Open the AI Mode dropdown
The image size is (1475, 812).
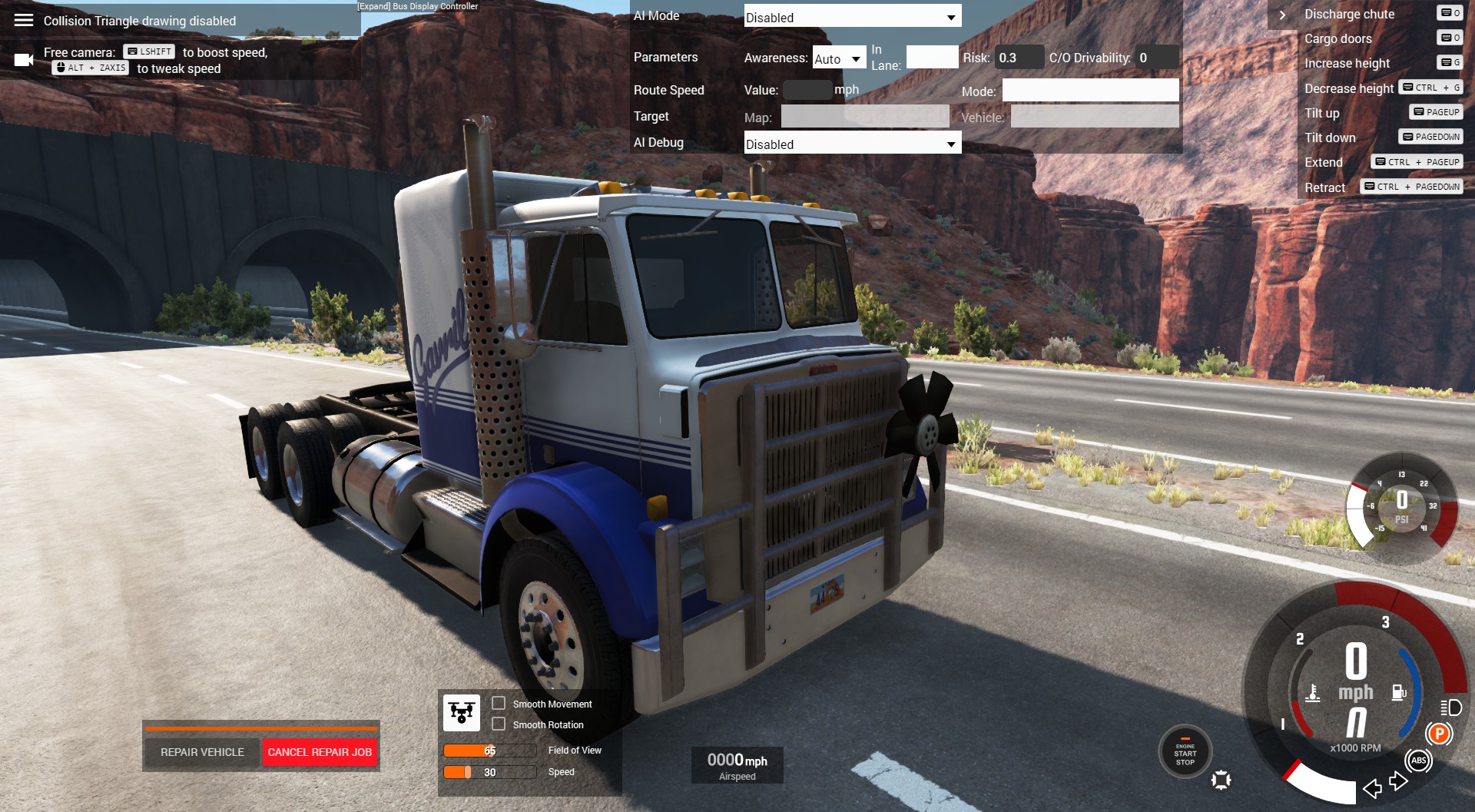[852, 17]
